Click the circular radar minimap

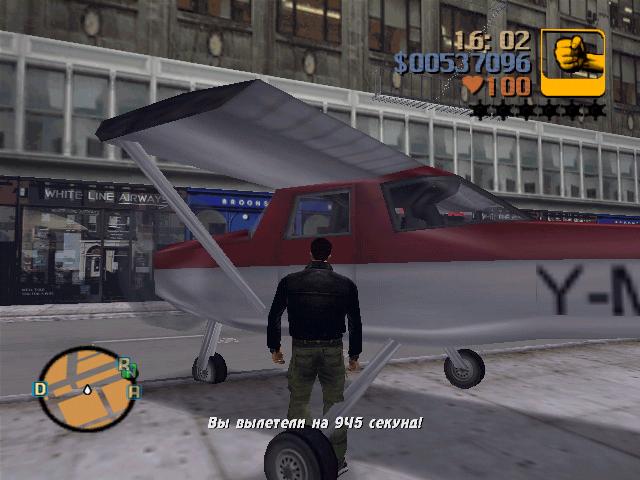click(88, 389)
